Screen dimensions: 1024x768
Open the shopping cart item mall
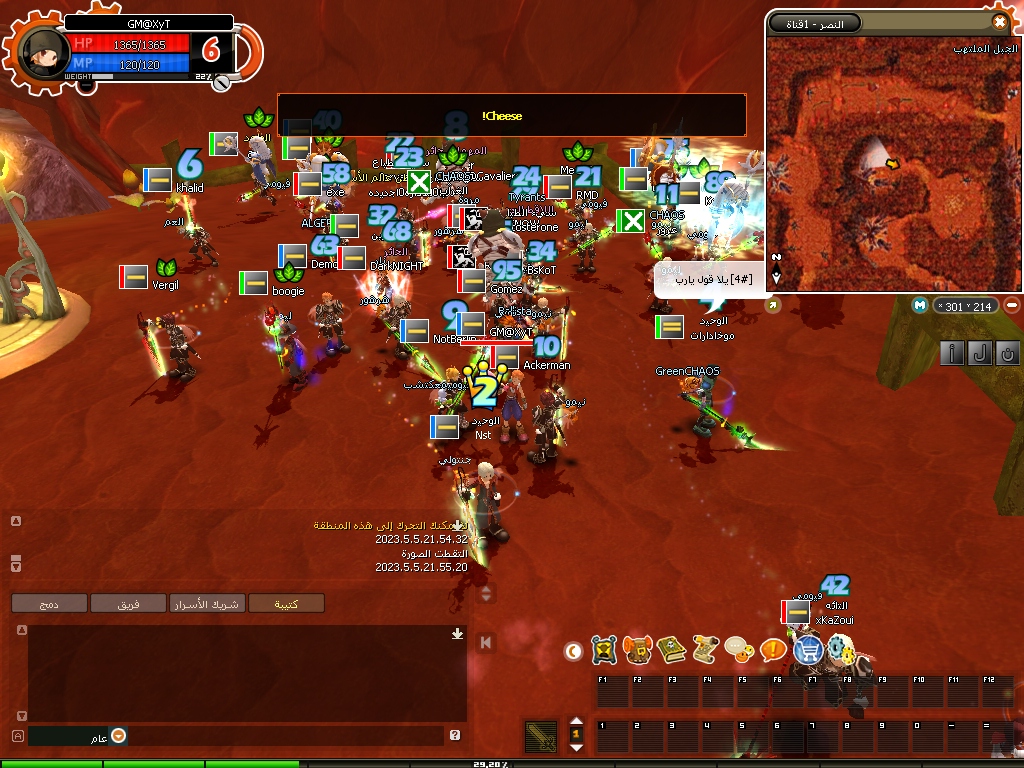807,650
